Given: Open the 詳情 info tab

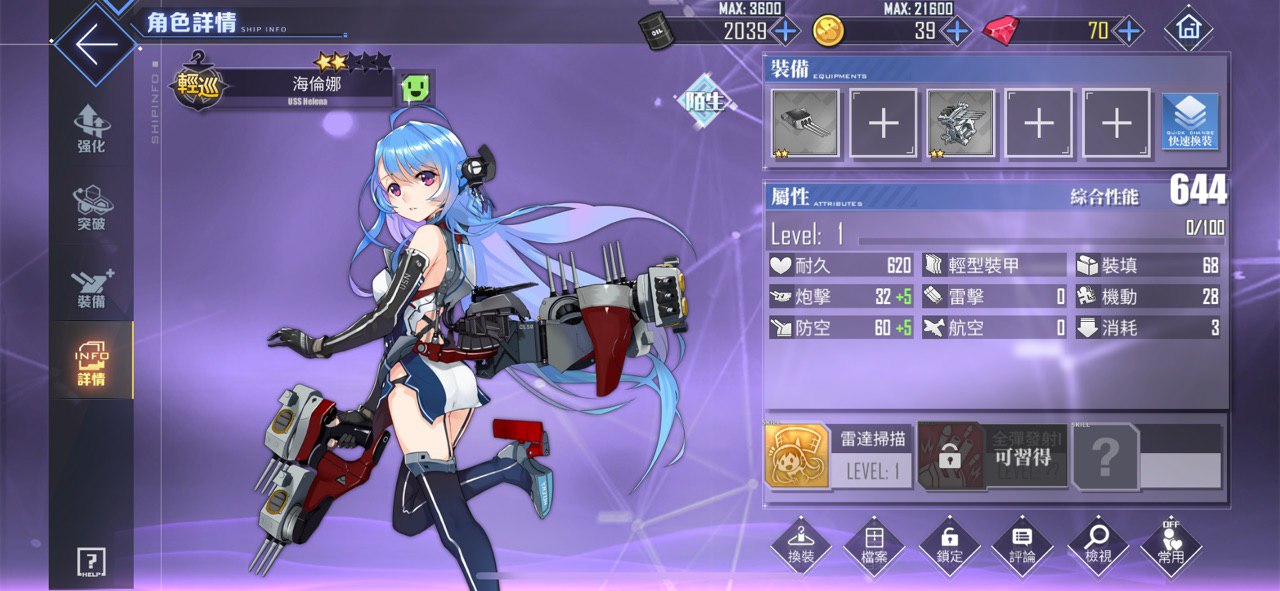Looking at the screenshot, I should 91,362.
